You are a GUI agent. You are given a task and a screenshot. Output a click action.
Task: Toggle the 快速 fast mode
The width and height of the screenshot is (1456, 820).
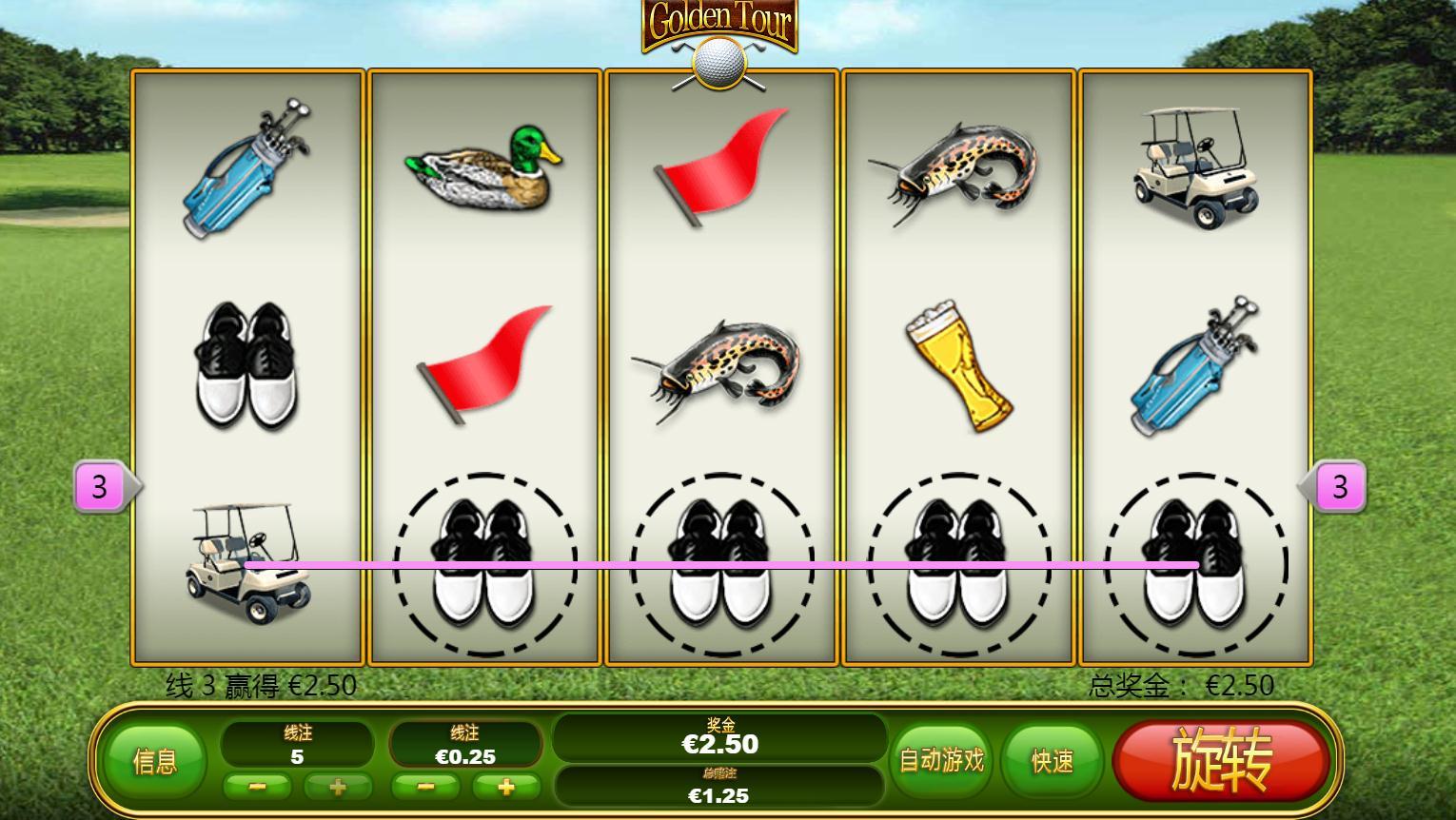[1053, 761]
